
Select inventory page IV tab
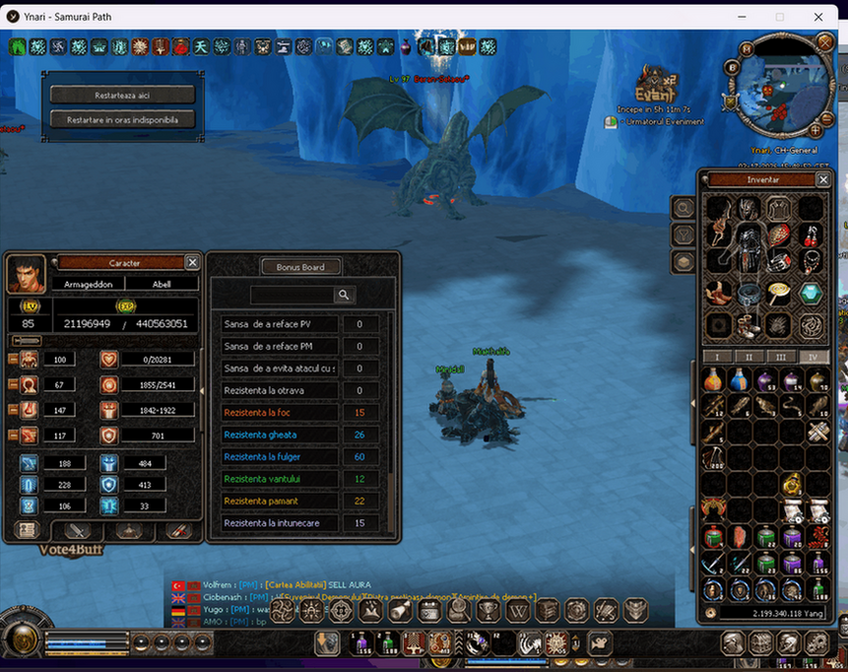click(x=812, y=356)
